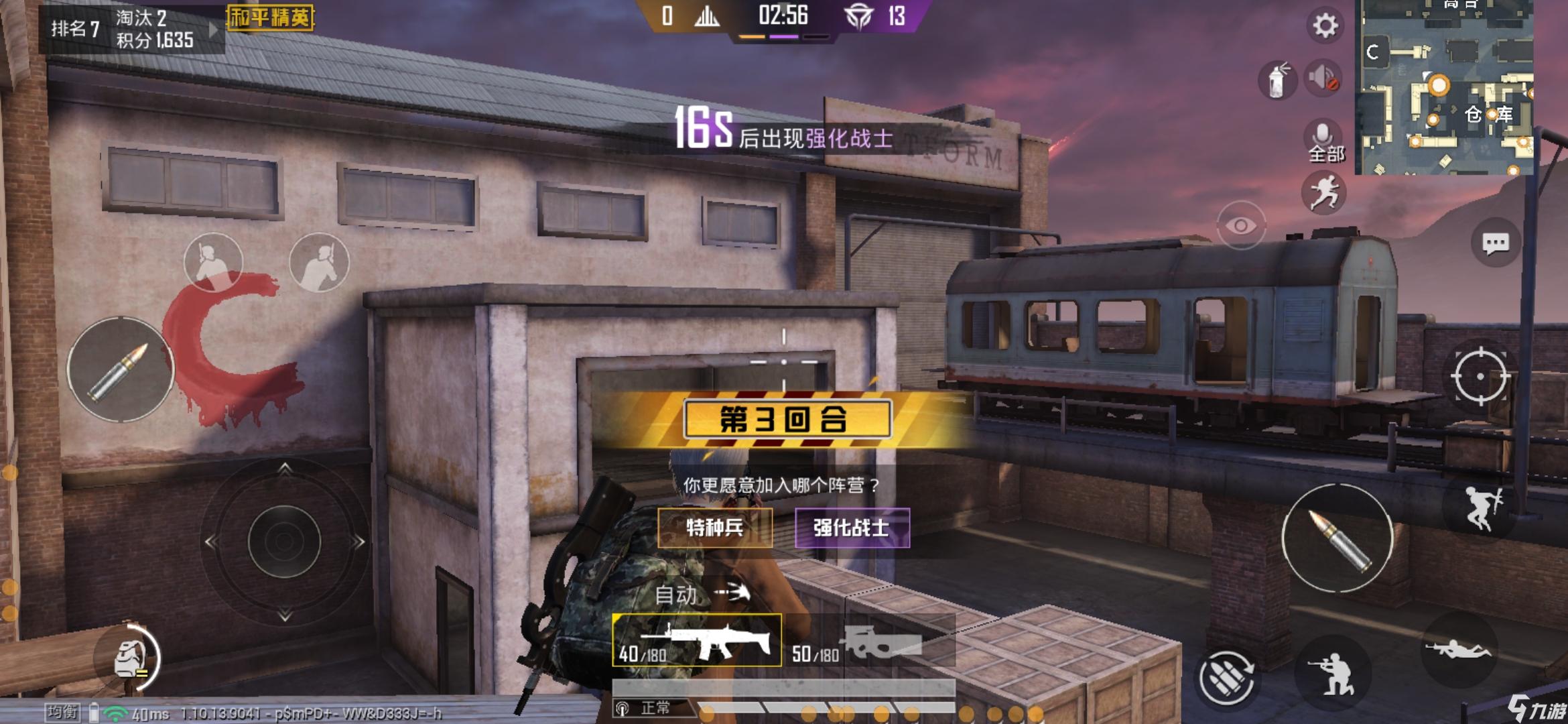Screen dimensions: 1568x724
Task: Select the spray paint can icon
Action: coord(1278,80)
